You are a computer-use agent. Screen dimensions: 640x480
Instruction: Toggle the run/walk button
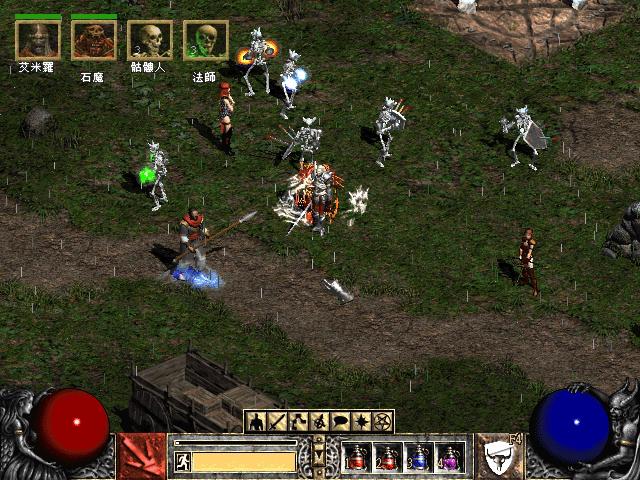(x=183, y=461)
